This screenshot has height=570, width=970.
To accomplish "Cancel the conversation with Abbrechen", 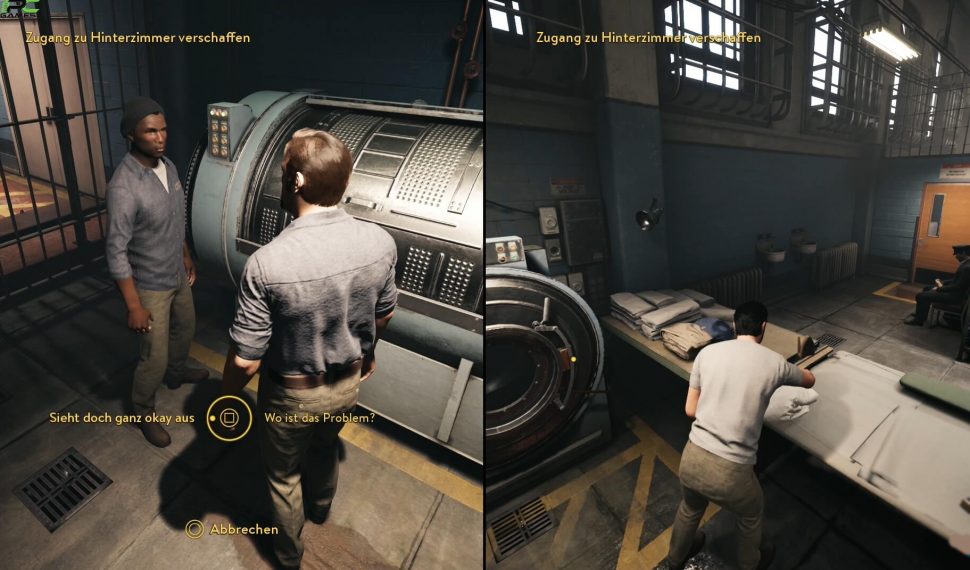I will 243,529.
